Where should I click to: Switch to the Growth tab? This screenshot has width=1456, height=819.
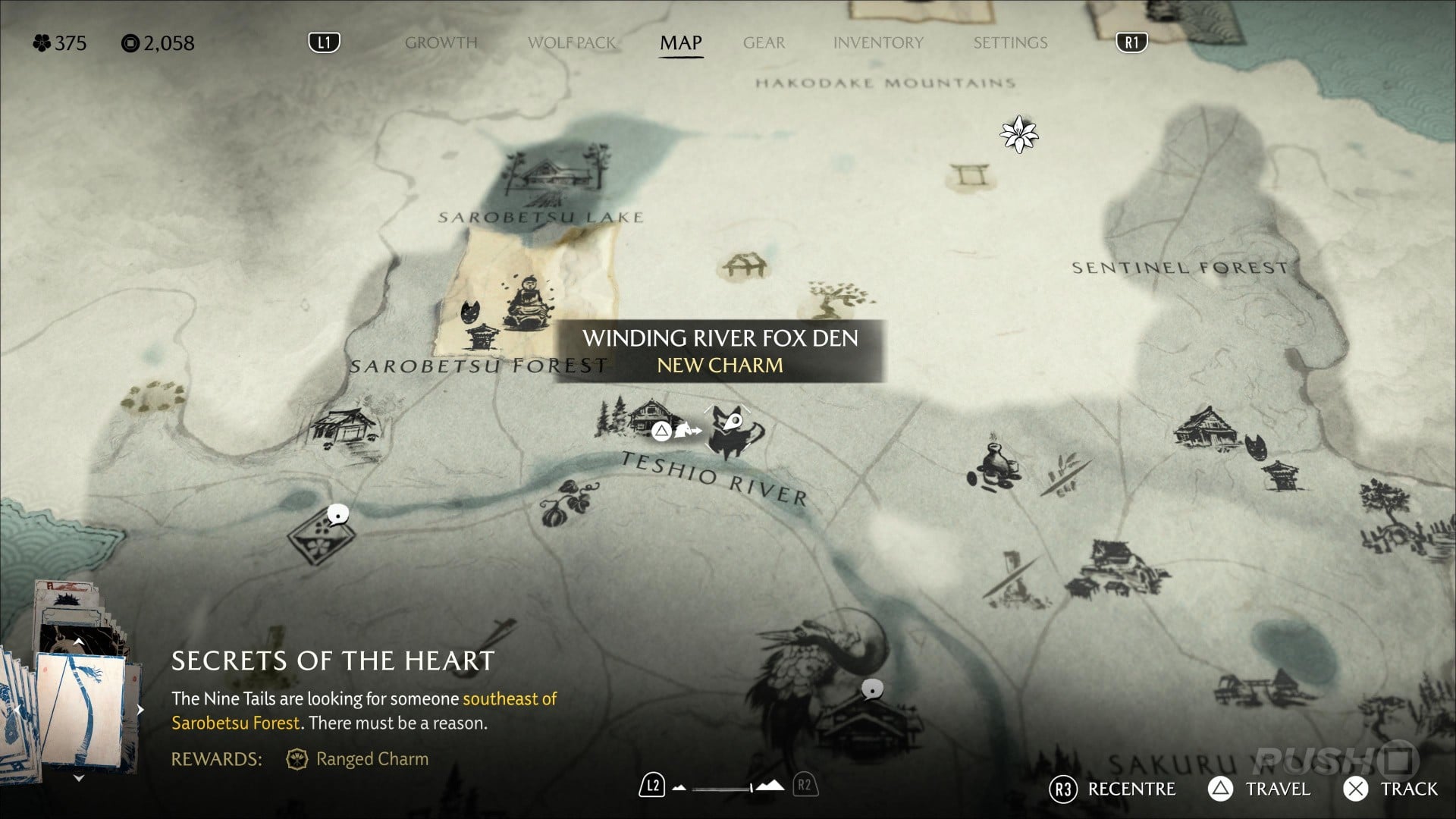441,42
